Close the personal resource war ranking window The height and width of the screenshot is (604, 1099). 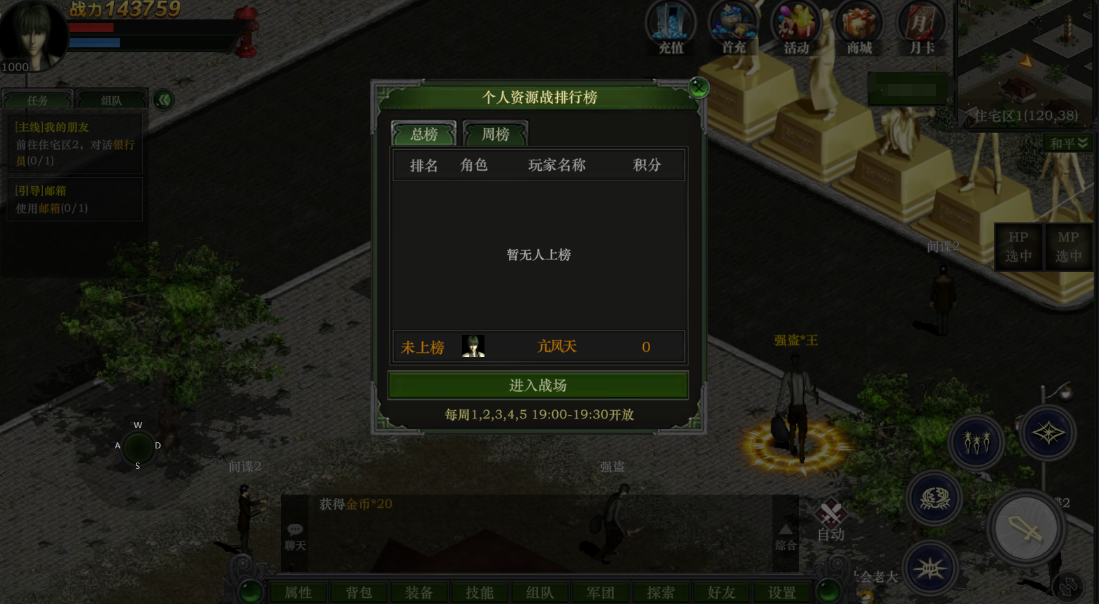pyautogui.click(x=699, y=89)
